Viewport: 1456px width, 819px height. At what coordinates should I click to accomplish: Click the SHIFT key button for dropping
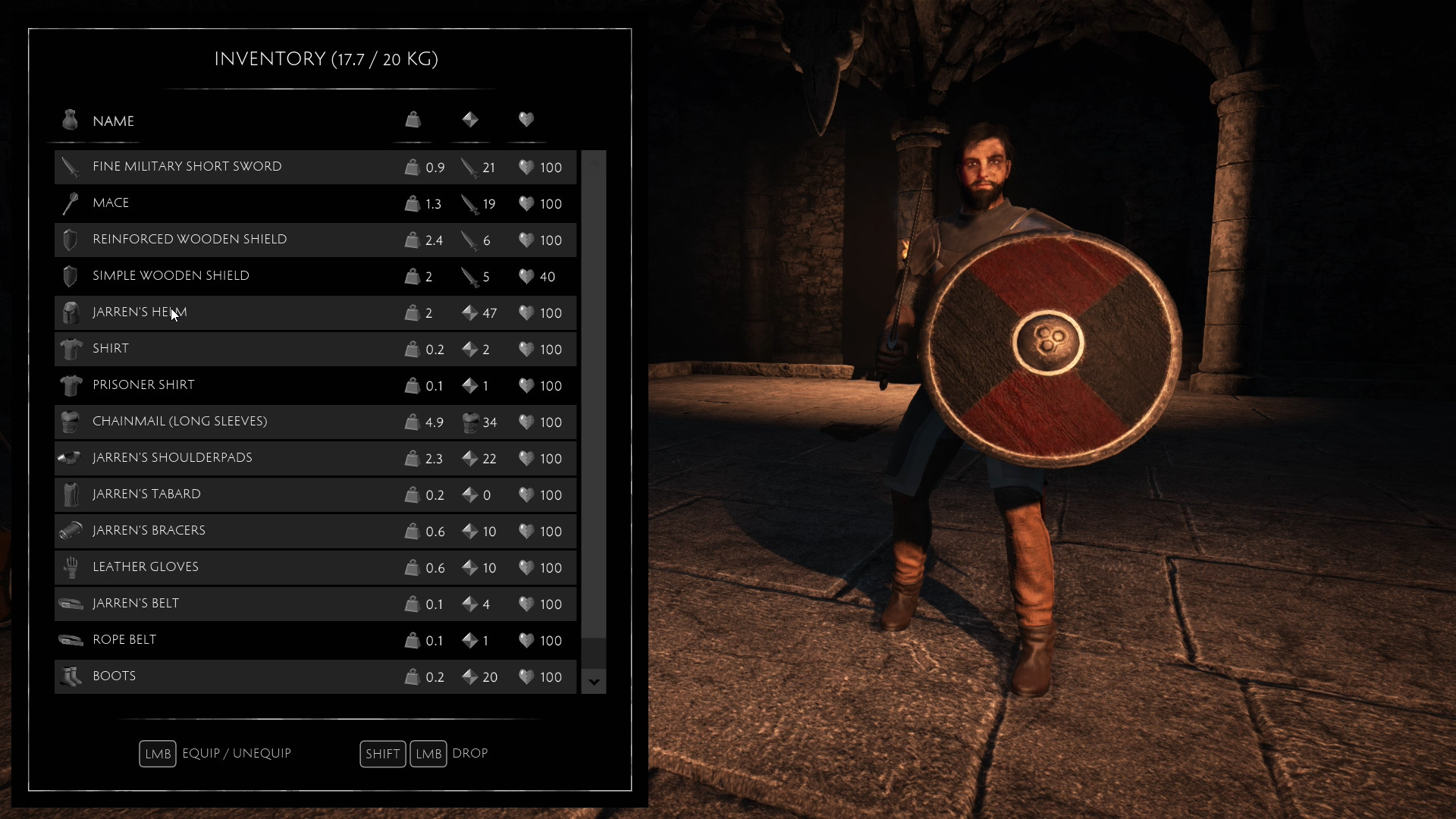[382, 753]
